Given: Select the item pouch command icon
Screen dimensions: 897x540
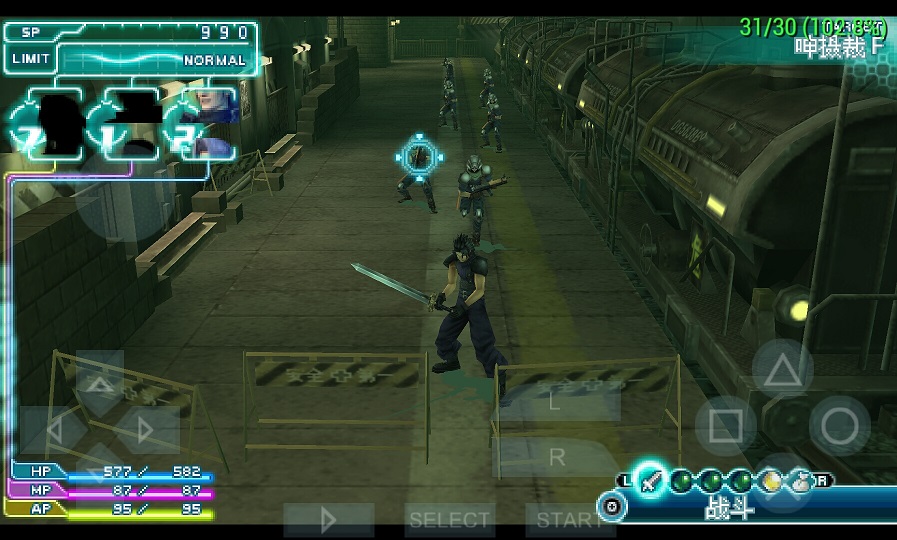Looking at the screenshot, I should (799, 481).
